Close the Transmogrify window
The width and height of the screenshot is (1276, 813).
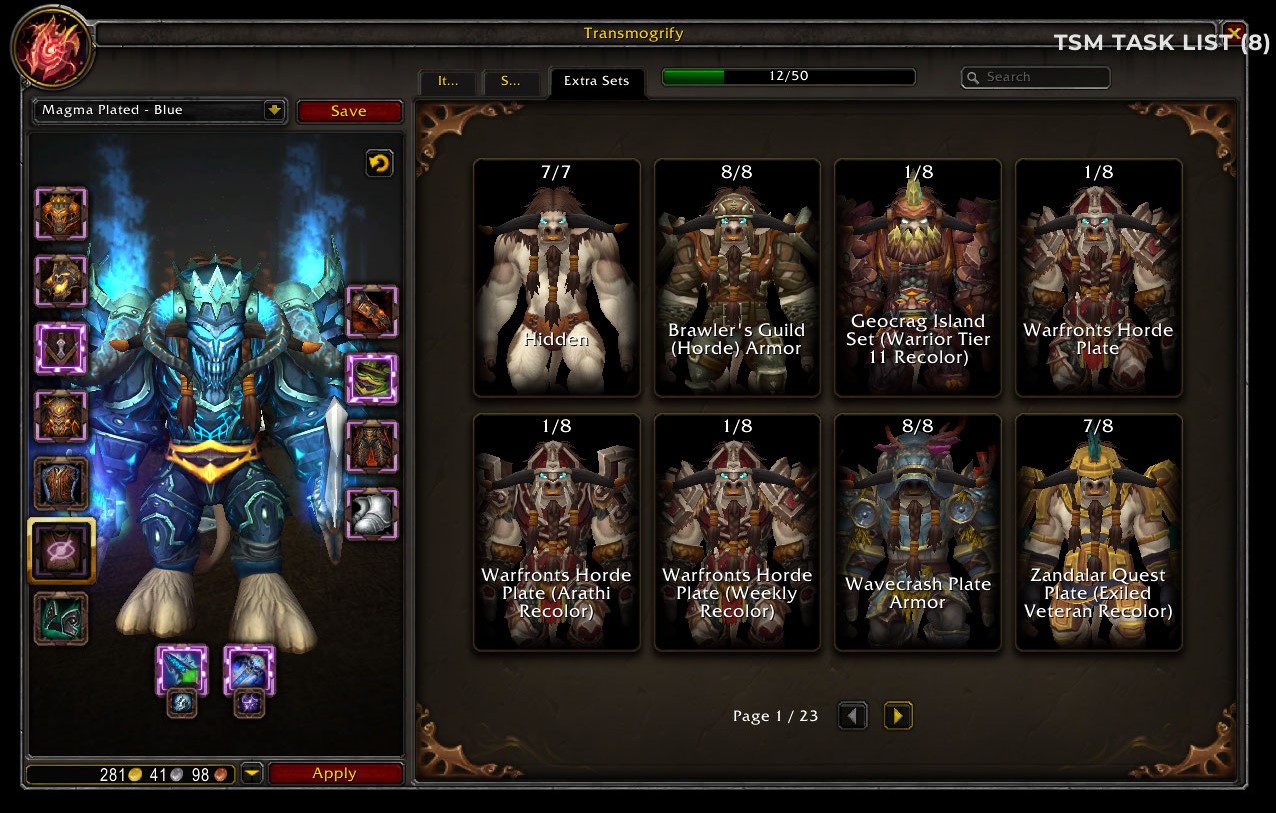pyautogui.click(x=1234, y=32)
